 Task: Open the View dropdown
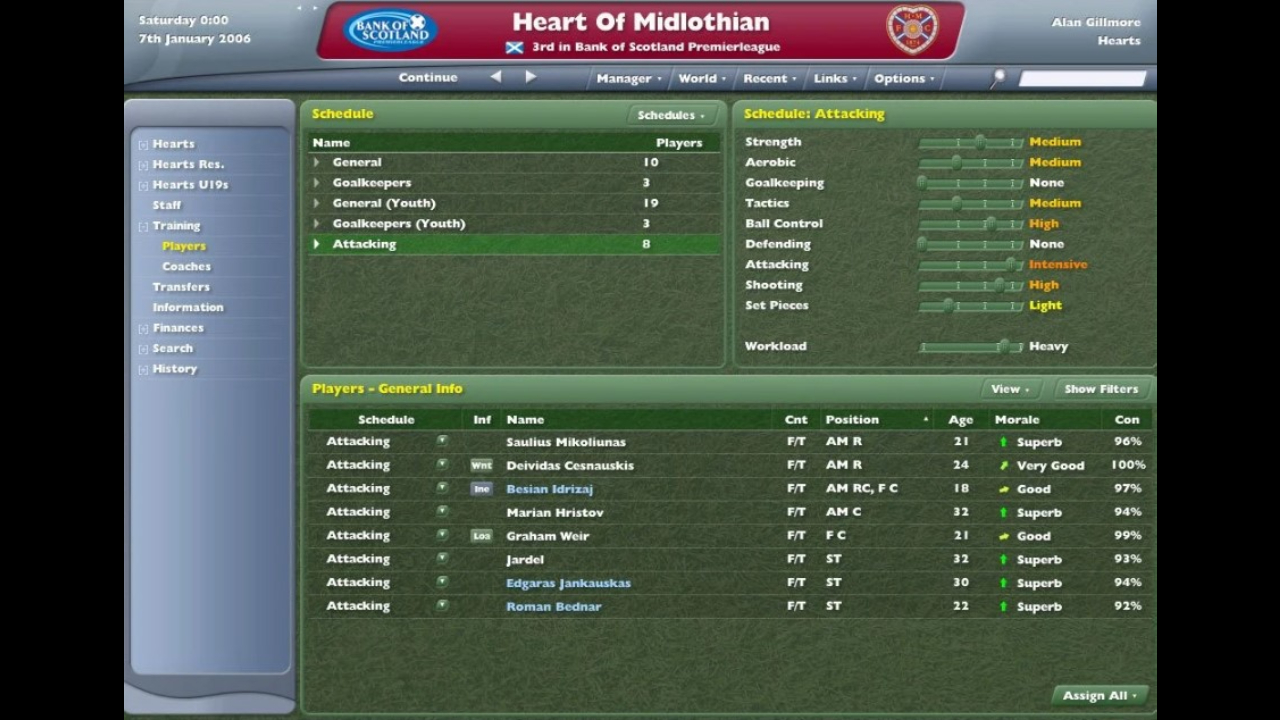click(x=1009, y=389)
